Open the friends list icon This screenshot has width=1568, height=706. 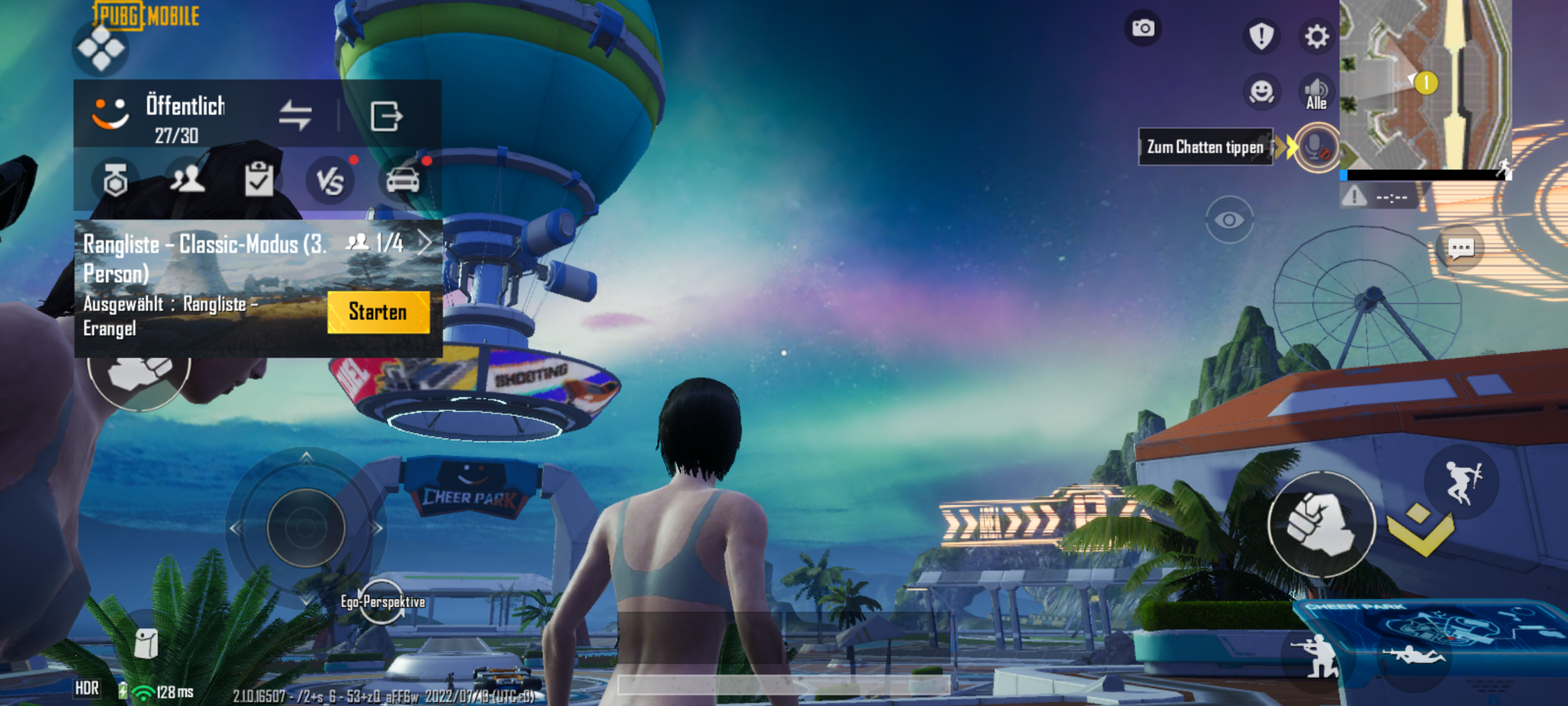click(187, 179)
